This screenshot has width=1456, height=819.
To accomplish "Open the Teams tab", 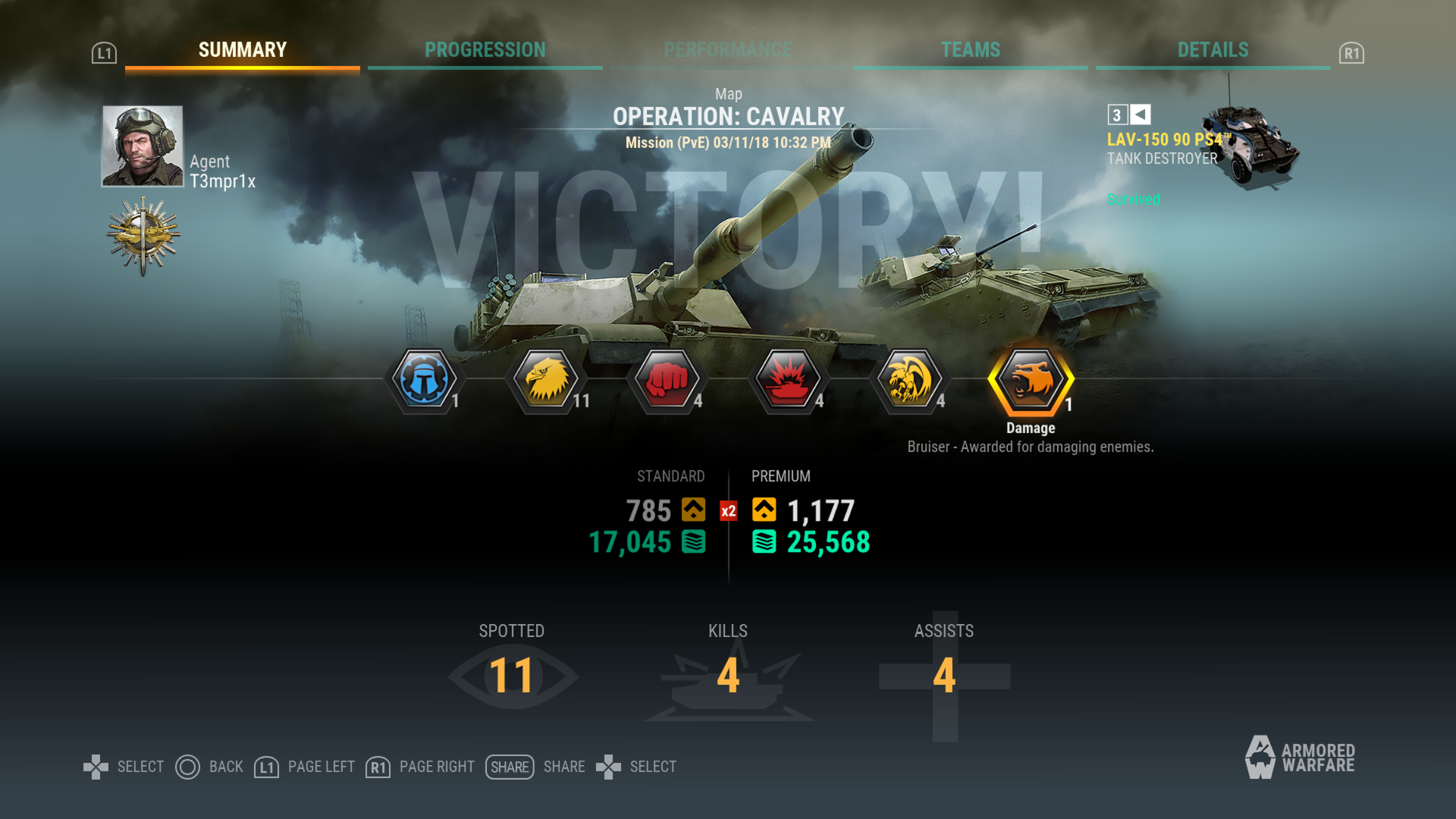I will click(971, 49).
